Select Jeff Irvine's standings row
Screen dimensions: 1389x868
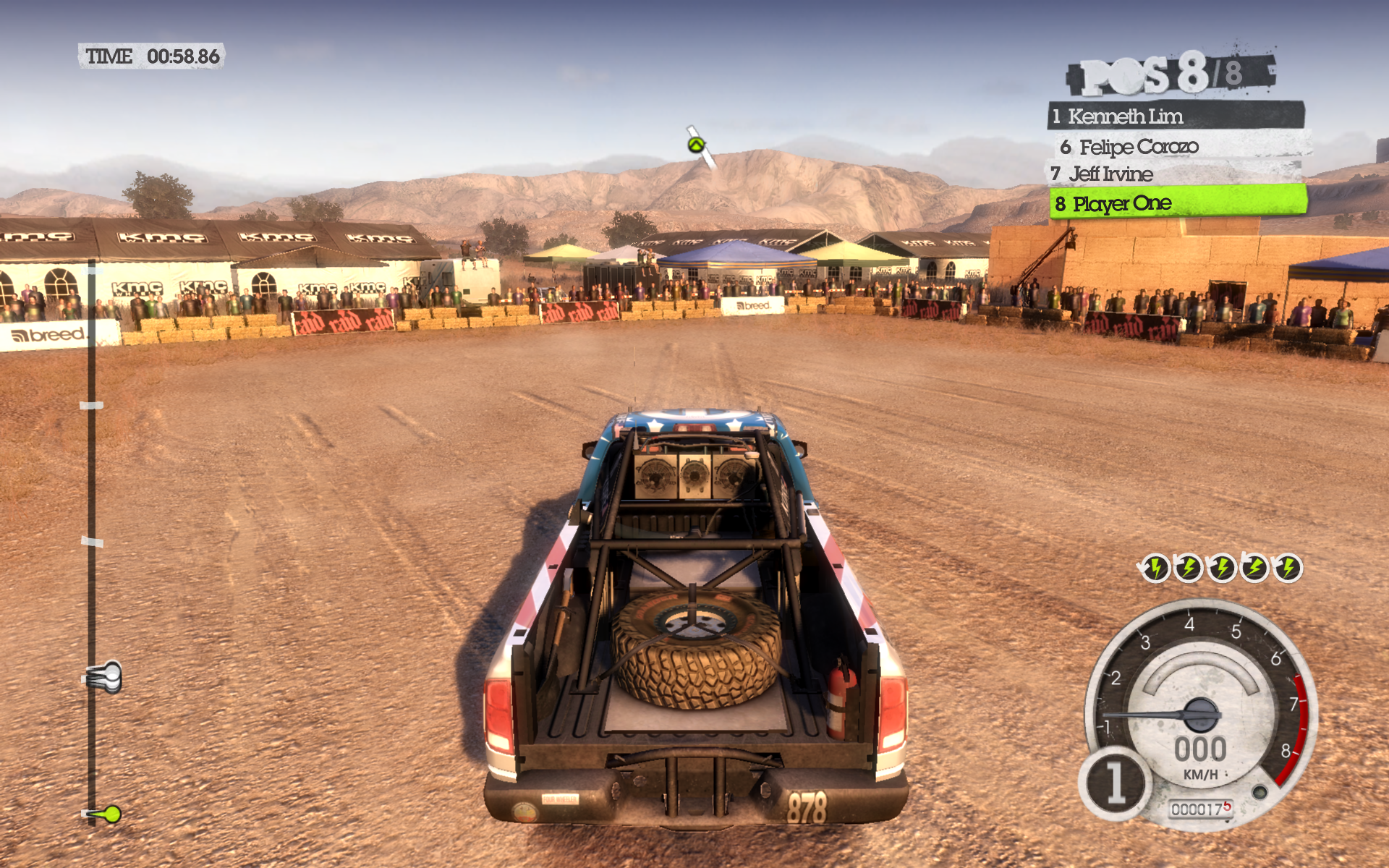1176,174
